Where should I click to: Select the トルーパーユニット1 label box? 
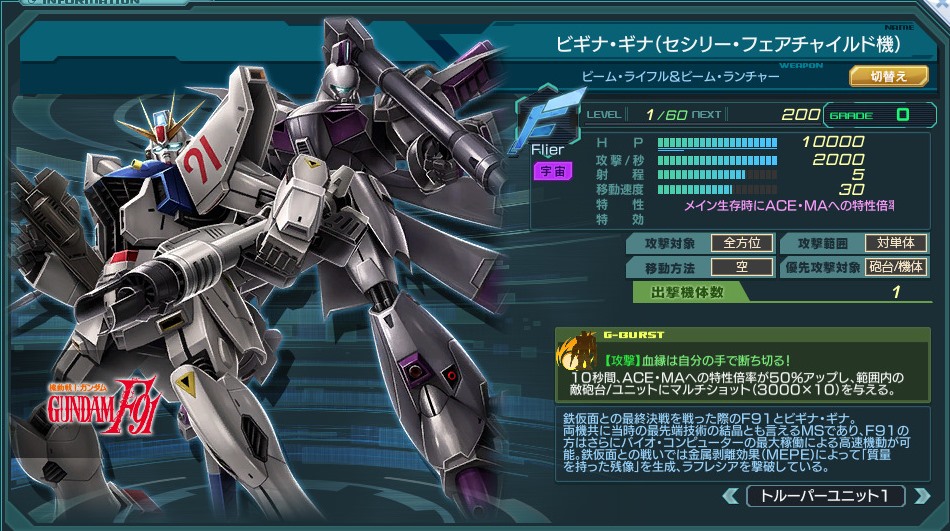[824, 496]
